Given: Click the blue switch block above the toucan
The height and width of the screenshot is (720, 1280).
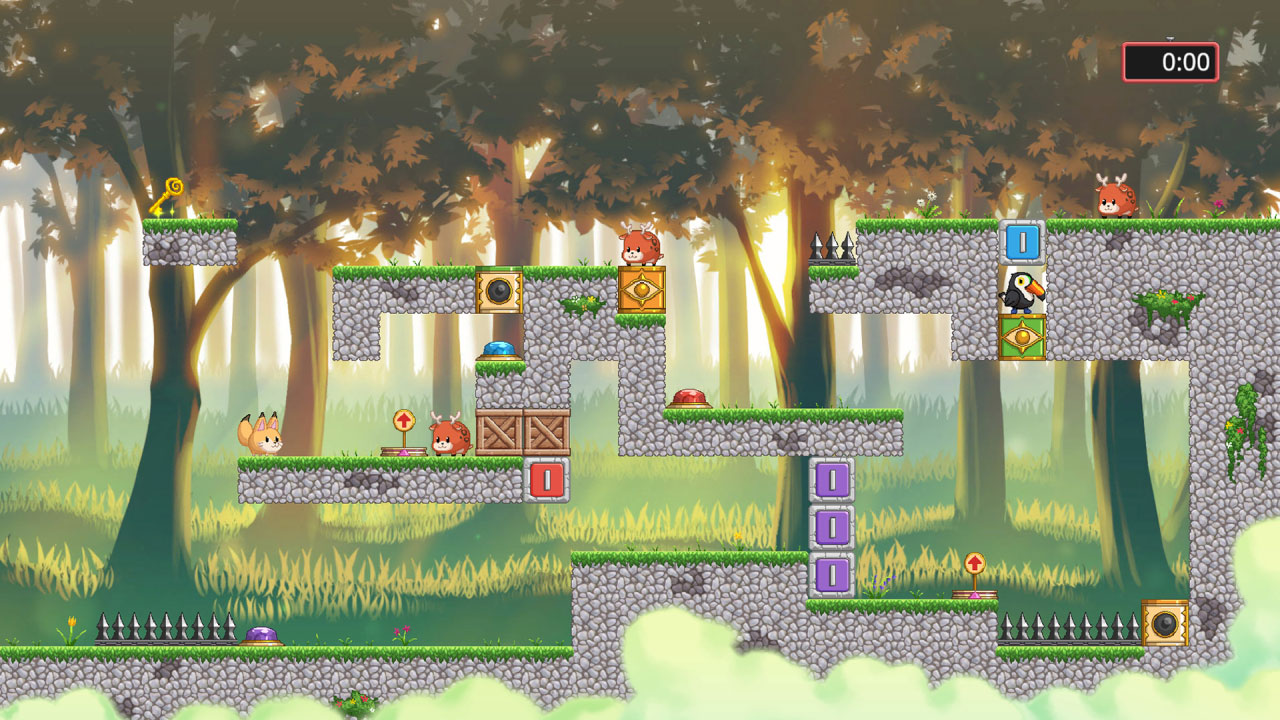Looking at the screenshot, I should pyautogui.click(x=1022, y=243).
